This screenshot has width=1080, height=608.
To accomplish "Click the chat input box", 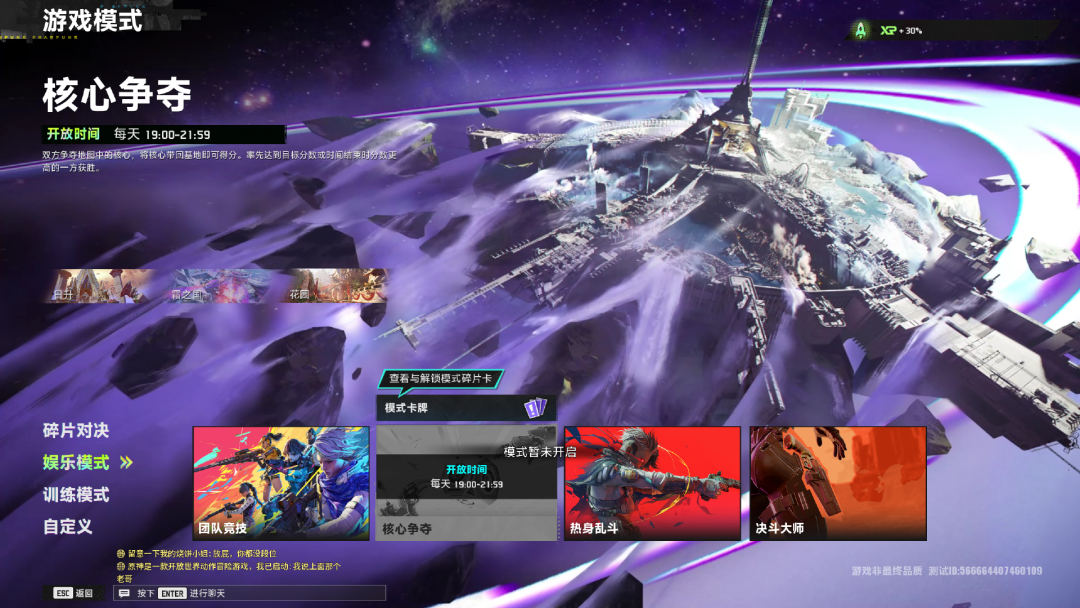I will [x=250, y=593].
